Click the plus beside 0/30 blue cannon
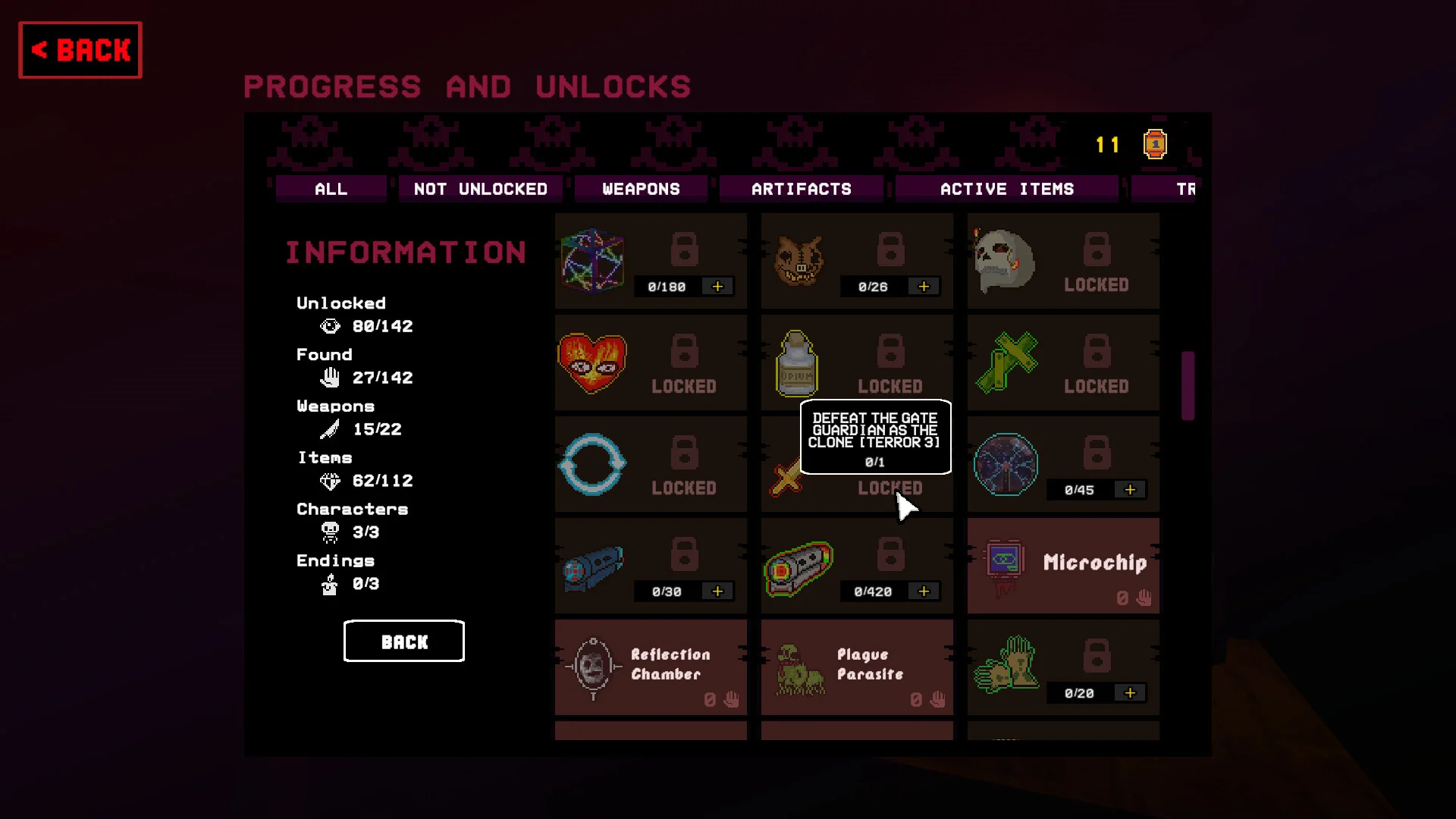The height and width of the screenshot is (819, 1456). point(717,591)
